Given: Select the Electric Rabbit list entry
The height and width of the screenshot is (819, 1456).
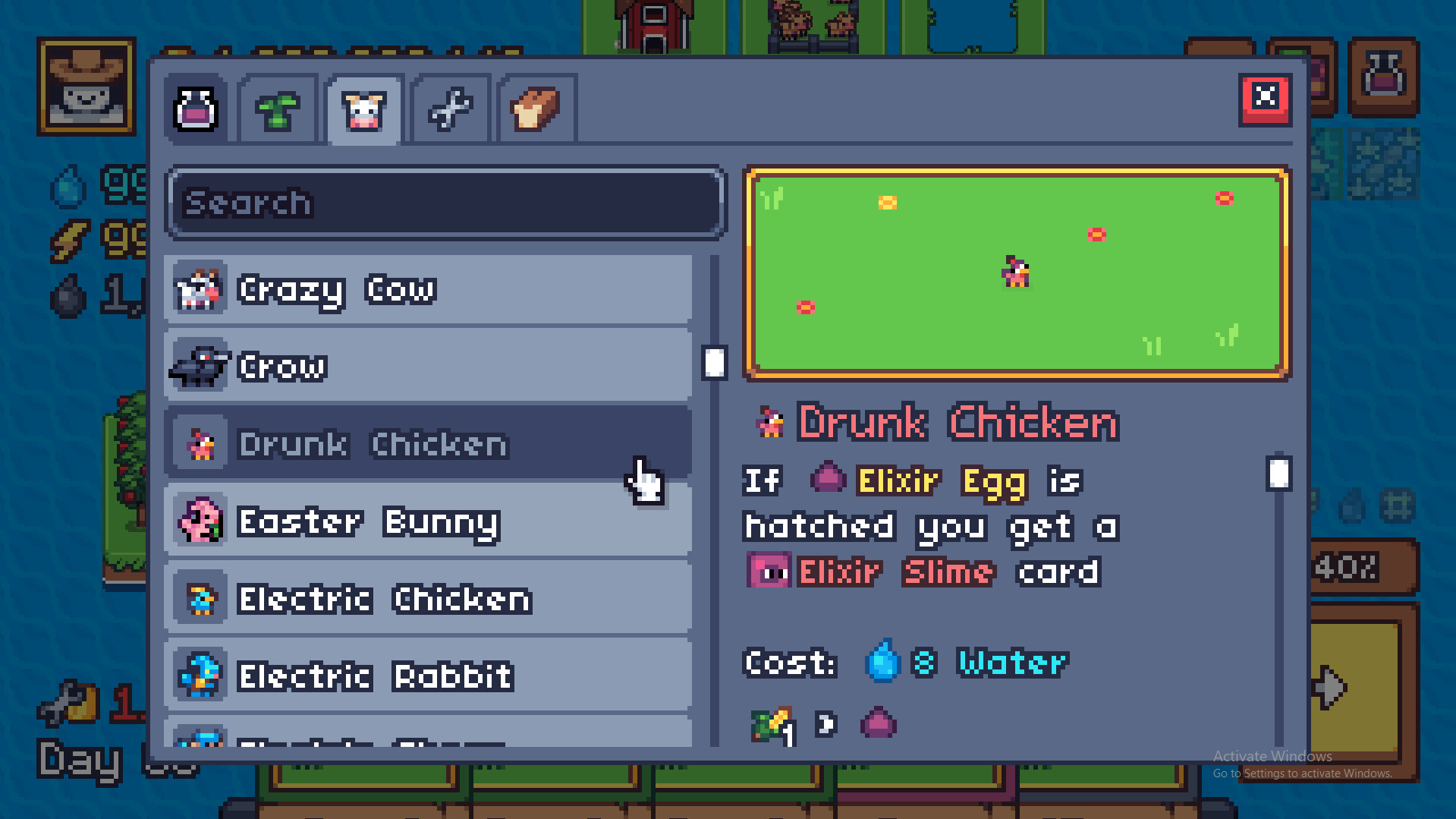Looking at the screenshot, I should pyautogui.click(x=425, y=676).
